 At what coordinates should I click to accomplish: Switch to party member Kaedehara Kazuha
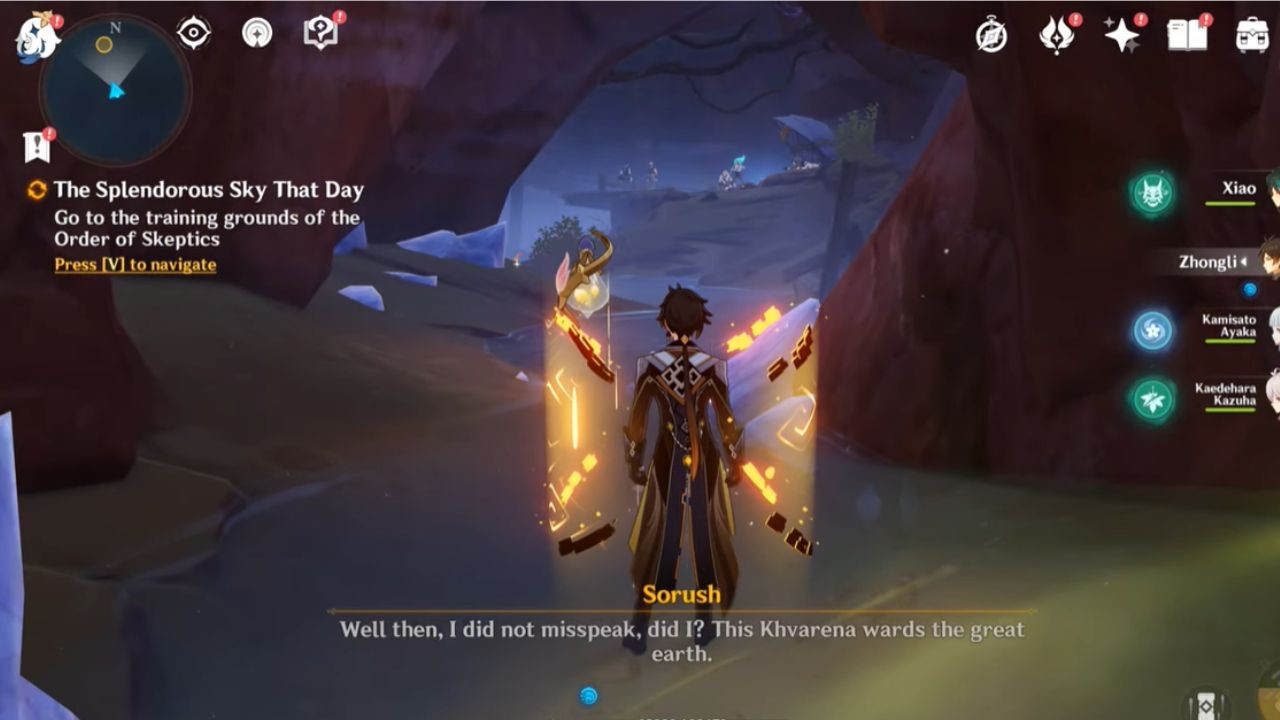click(1225, 395)
